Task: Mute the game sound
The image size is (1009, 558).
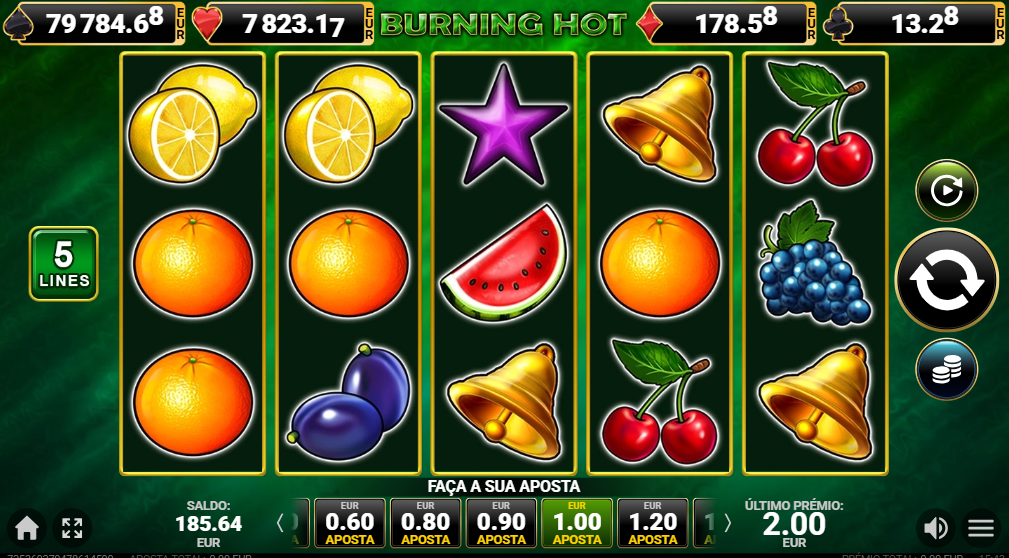Action: pos(936,527)
